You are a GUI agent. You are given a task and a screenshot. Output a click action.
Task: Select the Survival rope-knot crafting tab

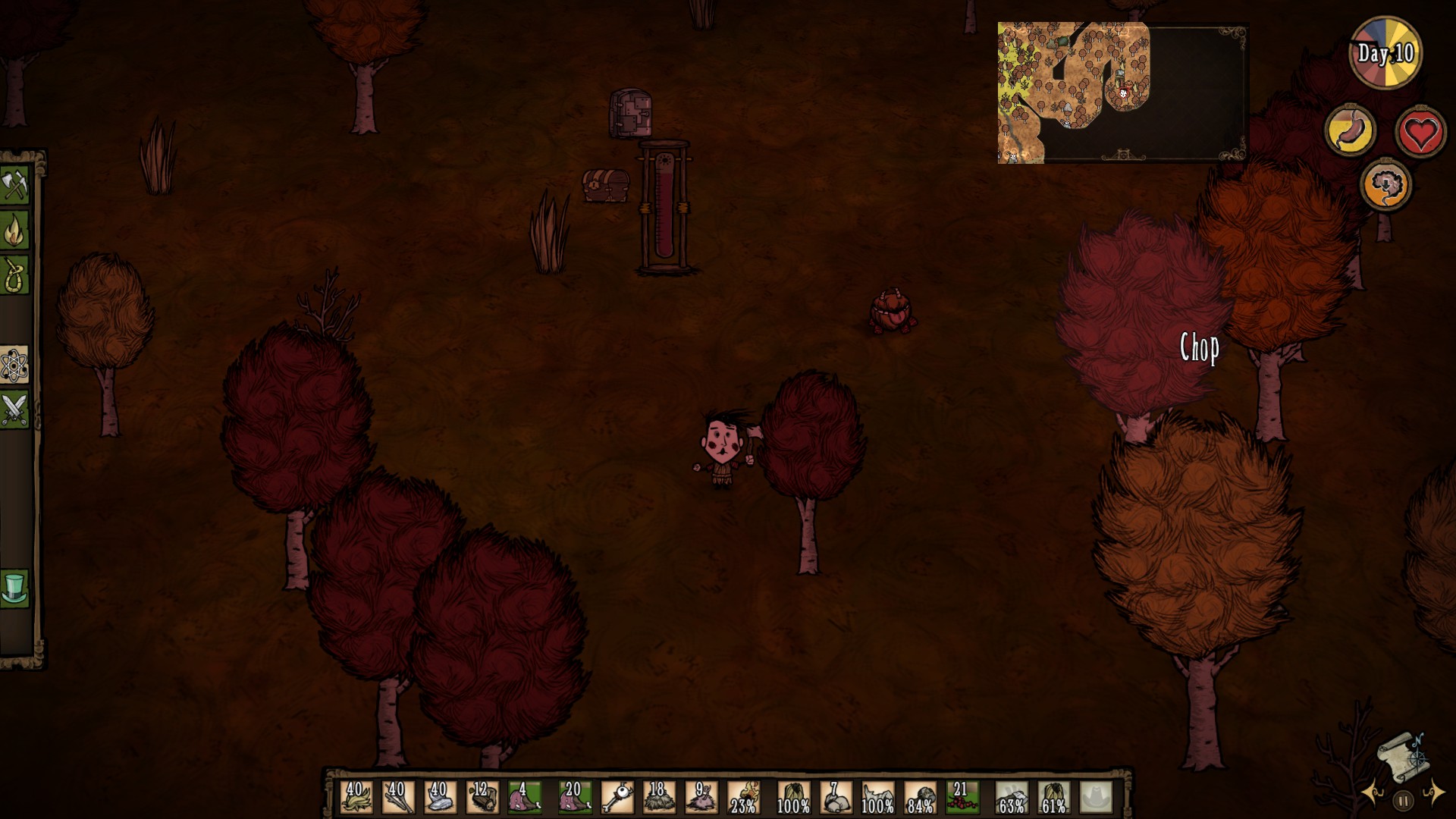pos(14,275)
